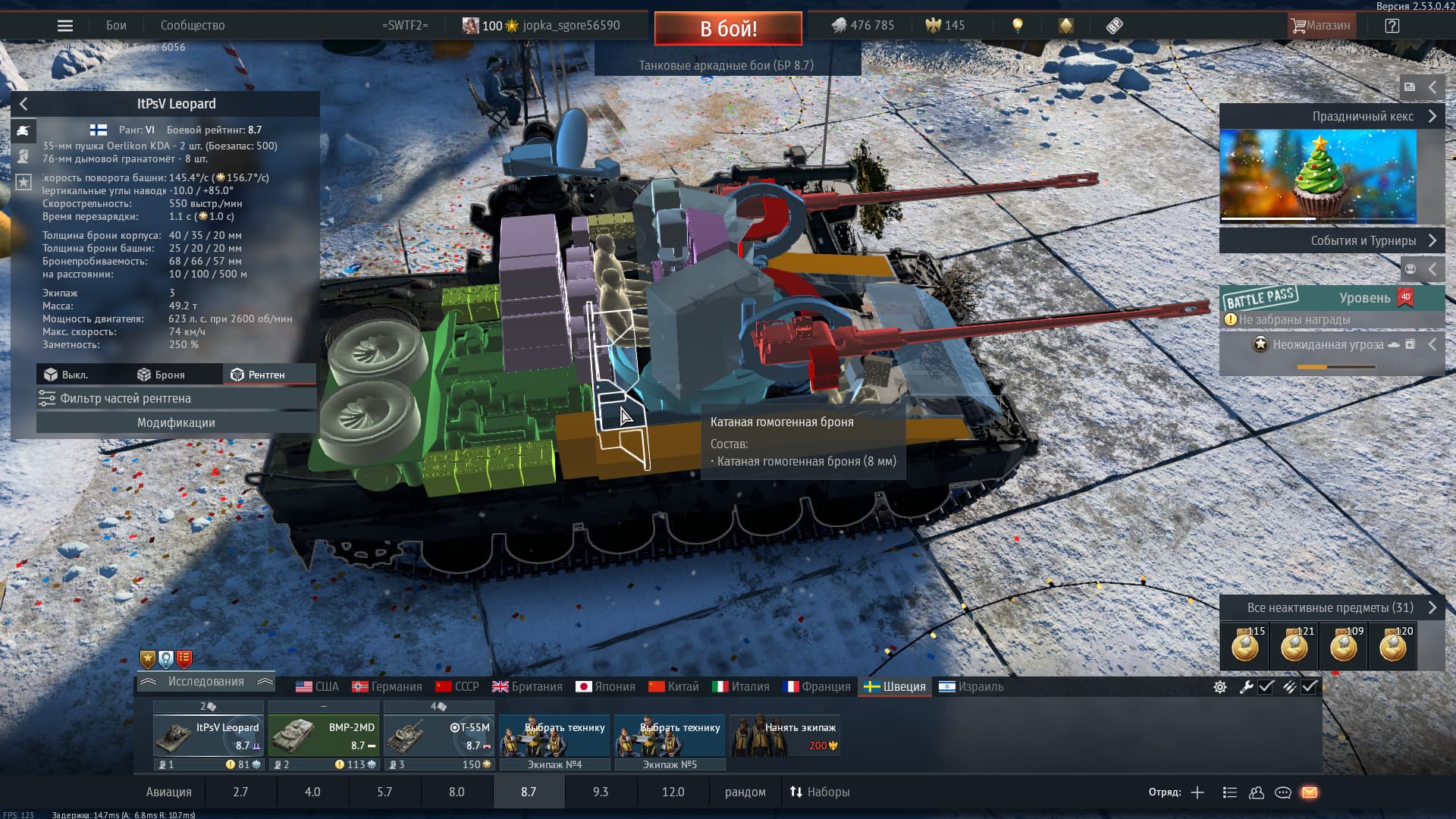Select the Рентген x-ray view
The width and height of the screenshot is (1456, 819).
tap(258, 375)
